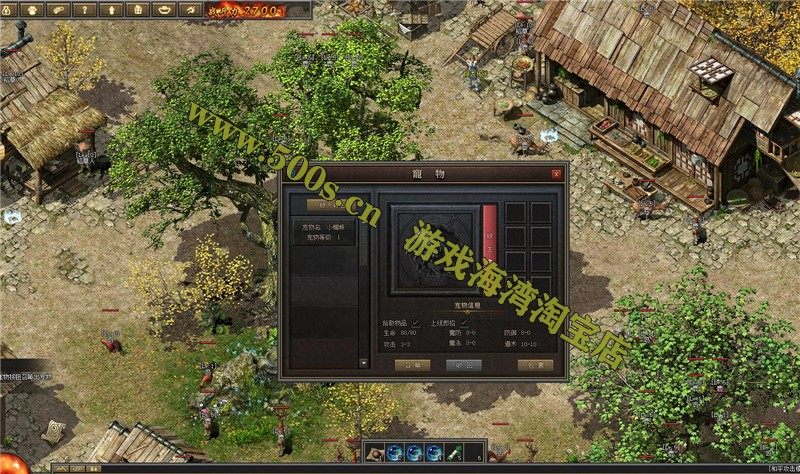Close the pet window
Image resolution: width=800 pixels, height=474 pixels.
(x=557, y=174)
